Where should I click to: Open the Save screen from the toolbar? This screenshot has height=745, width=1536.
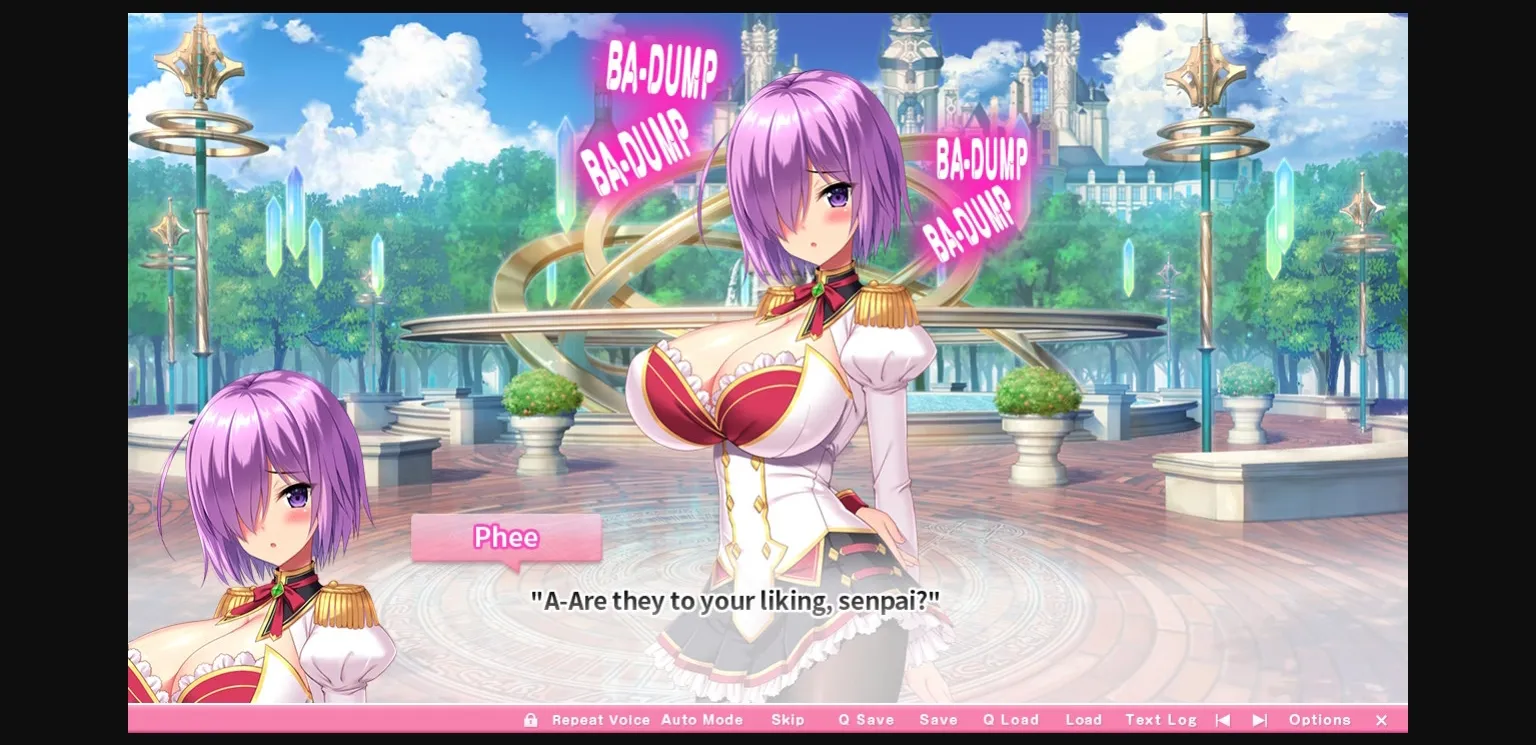[938, 720]
